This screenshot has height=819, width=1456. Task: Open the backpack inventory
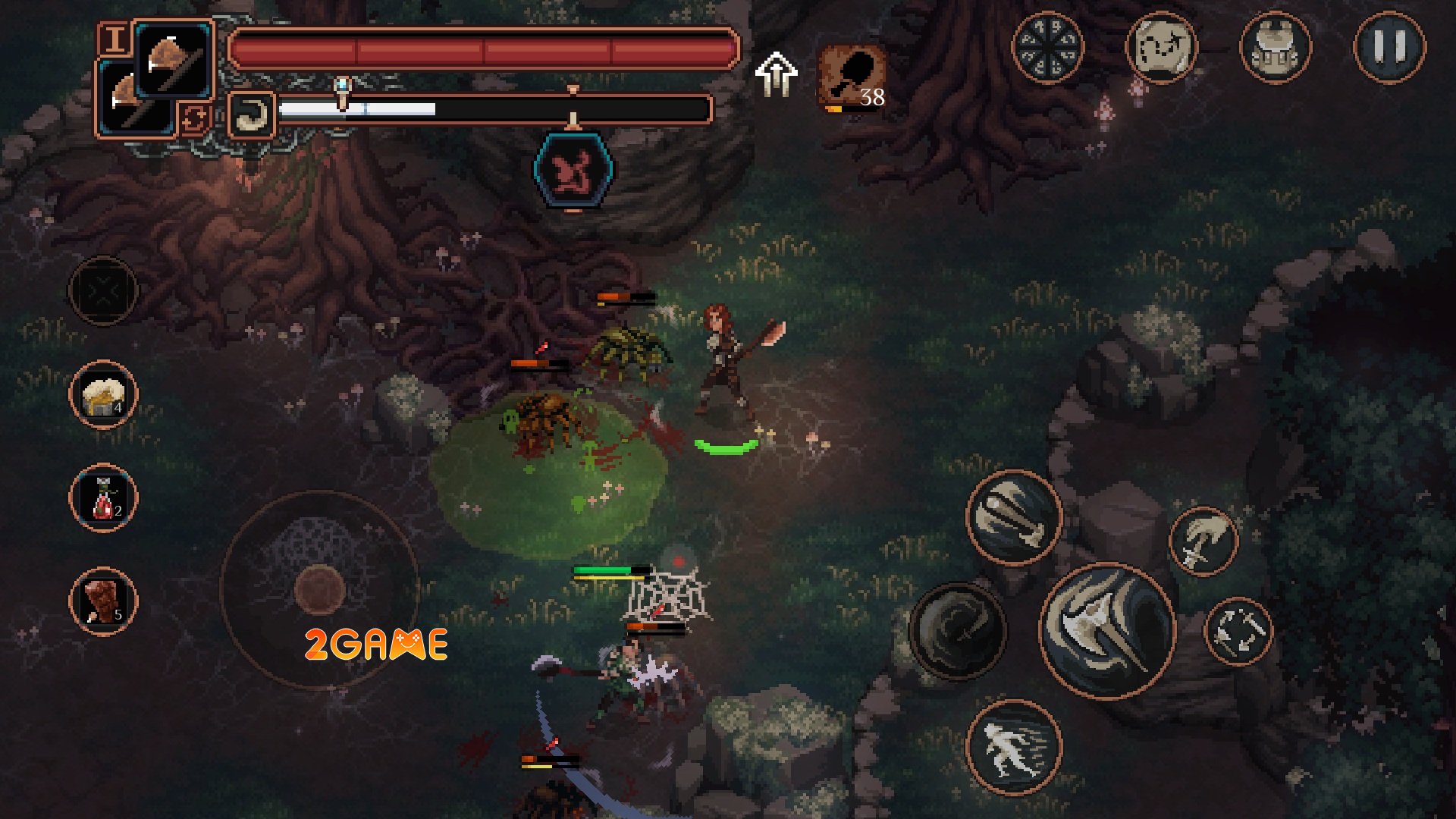tap(1275, 47)
